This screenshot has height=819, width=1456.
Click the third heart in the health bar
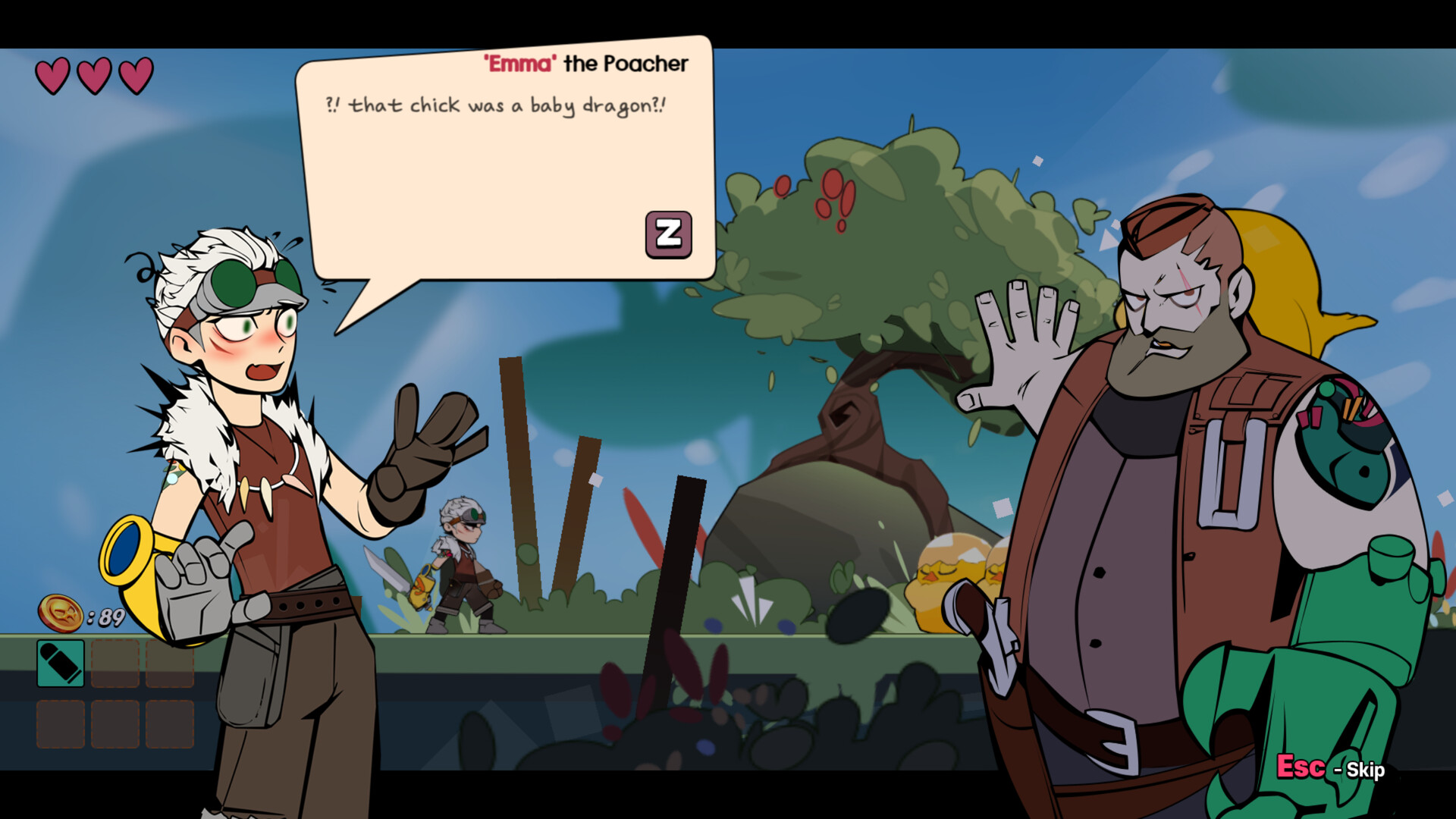pyautogui.click(x=136, y=74)
